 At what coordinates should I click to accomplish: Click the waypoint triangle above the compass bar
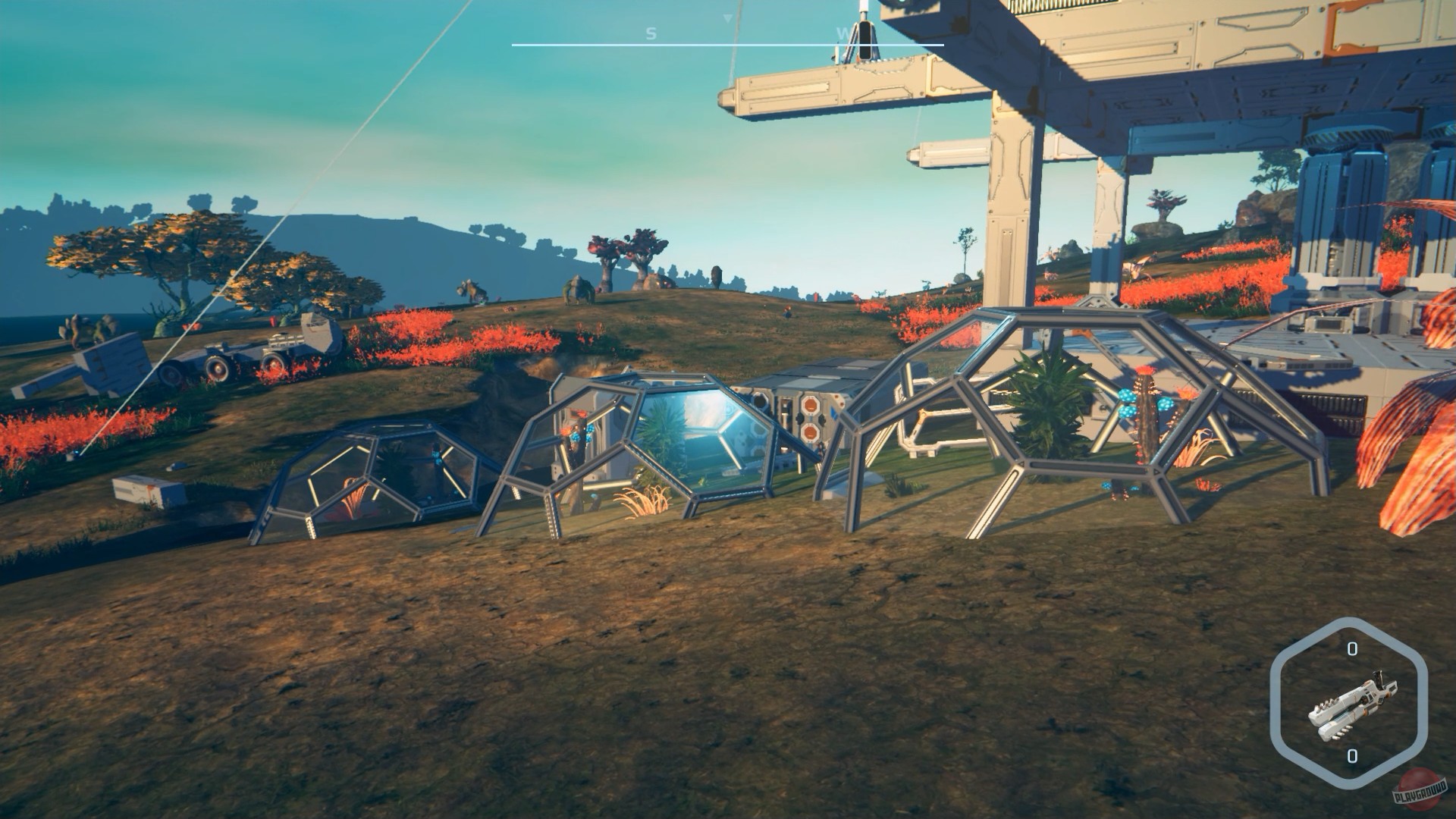(x=727, y=18)
